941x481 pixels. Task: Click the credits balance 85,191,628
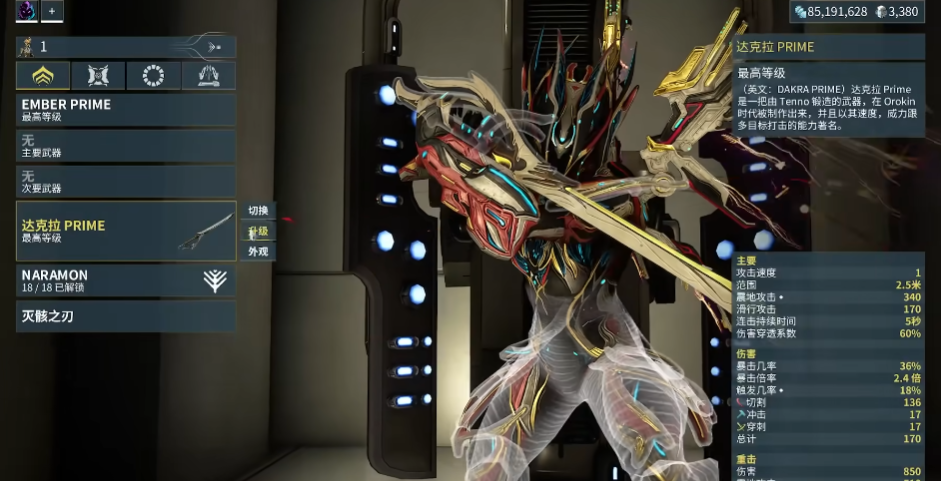pos(831,12)
